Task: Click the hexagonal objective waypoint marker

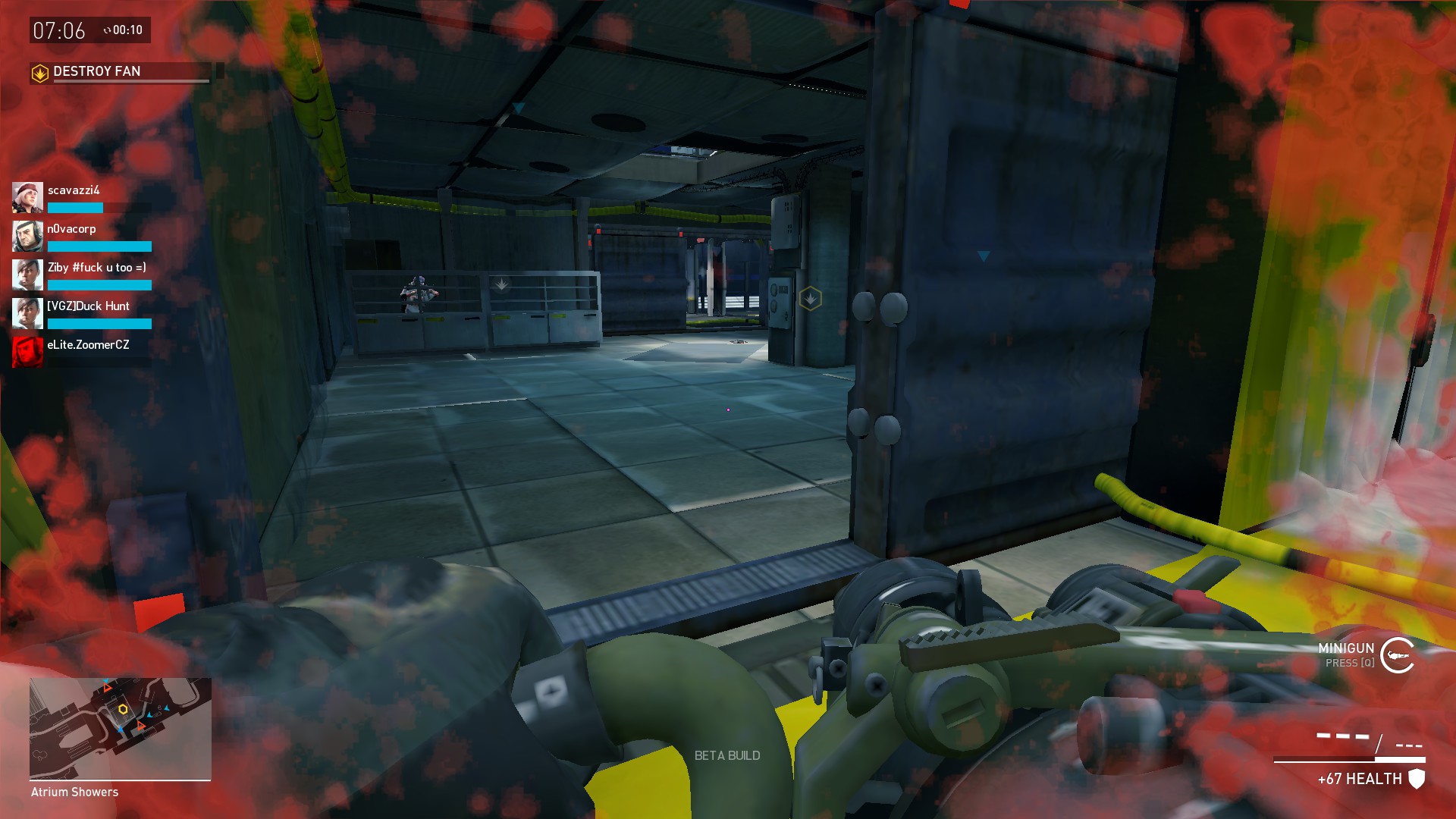Action: (810, 298)
